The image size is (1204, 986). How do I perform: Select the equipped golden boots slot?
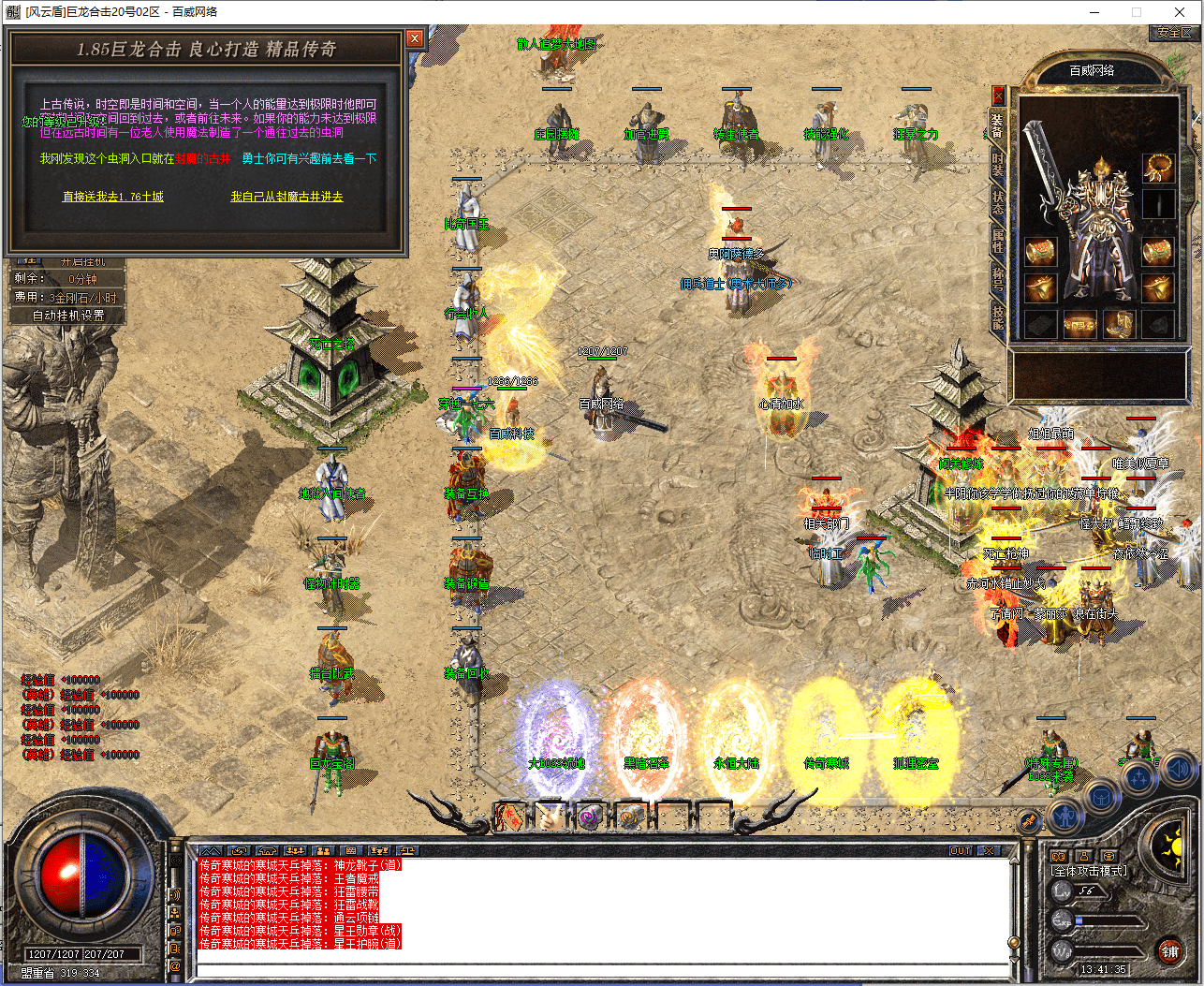point(1118,325)
